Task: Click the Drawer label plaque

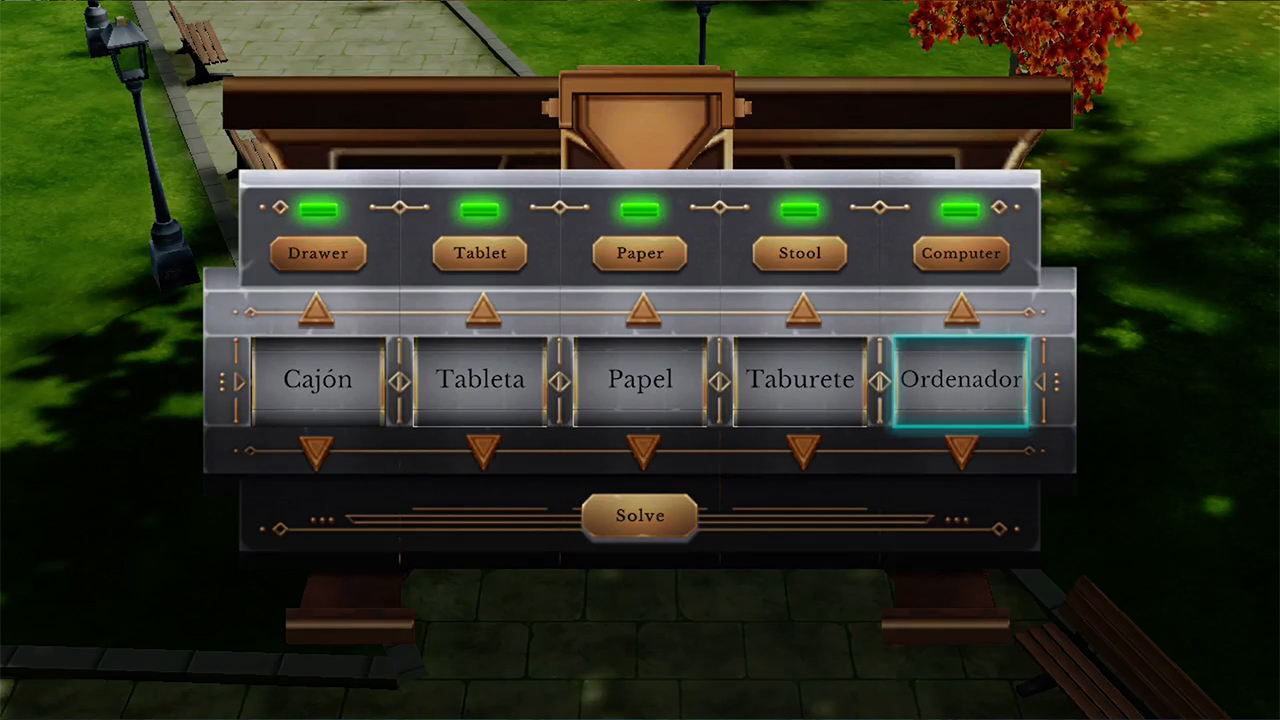Action: point(318,253)
